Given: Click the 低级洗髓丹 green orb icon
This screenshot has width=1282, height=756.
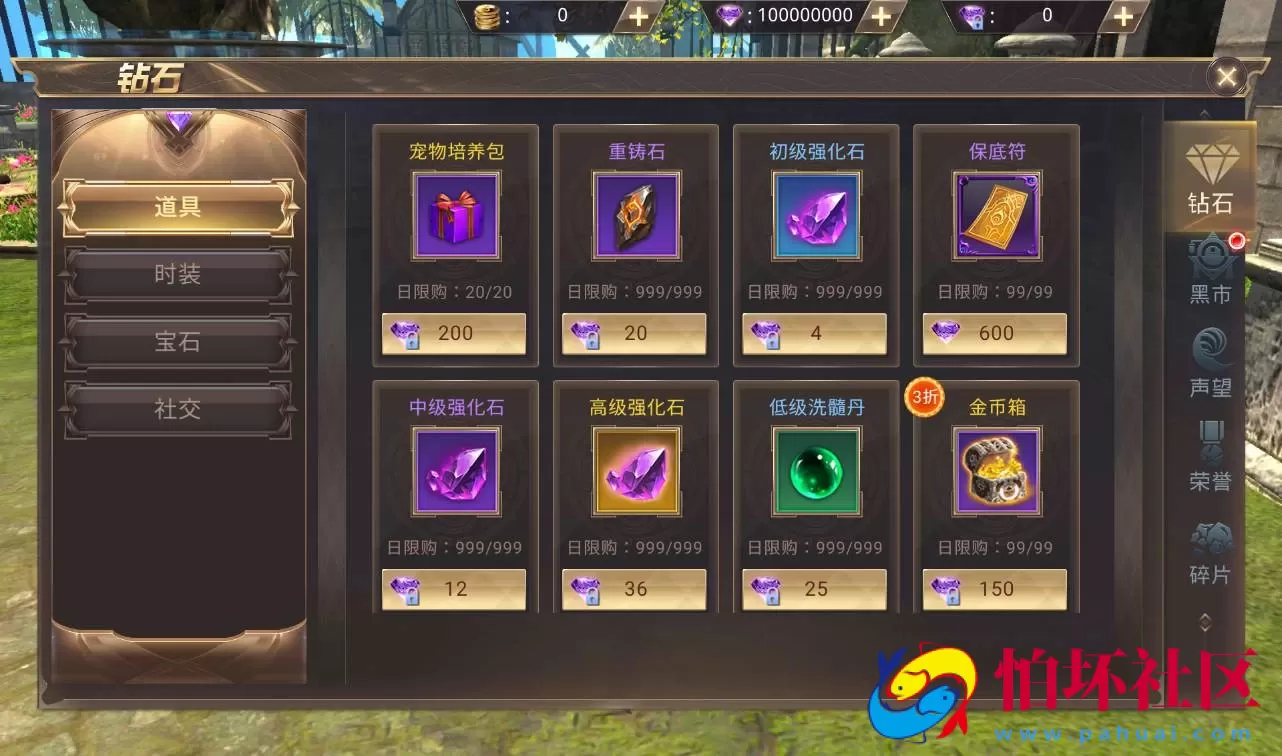Looking at the screenshot, I should (x=815, y=470).
